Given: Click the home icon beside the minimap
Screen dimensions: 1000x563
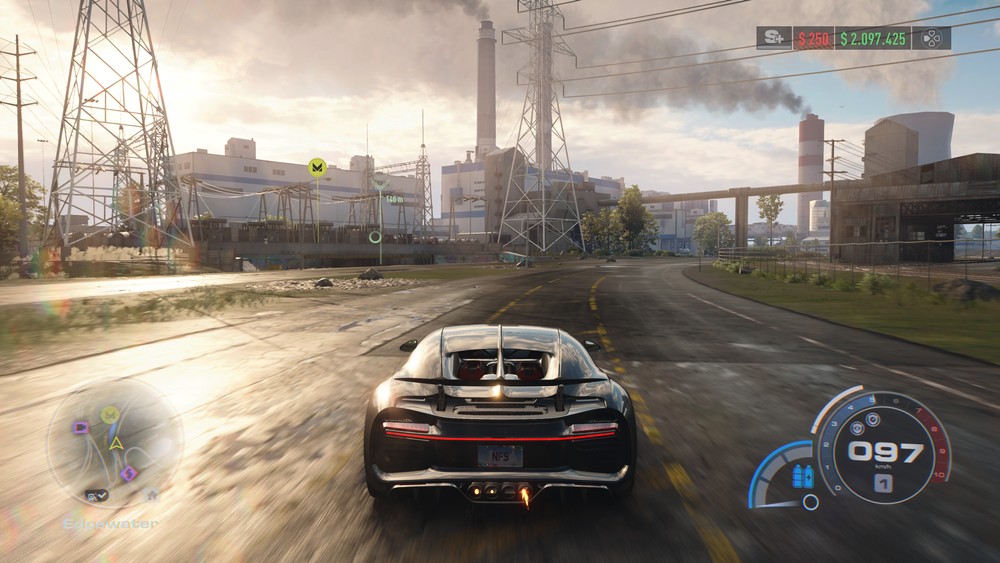Looking at the screenshot, I should point(152,495).
